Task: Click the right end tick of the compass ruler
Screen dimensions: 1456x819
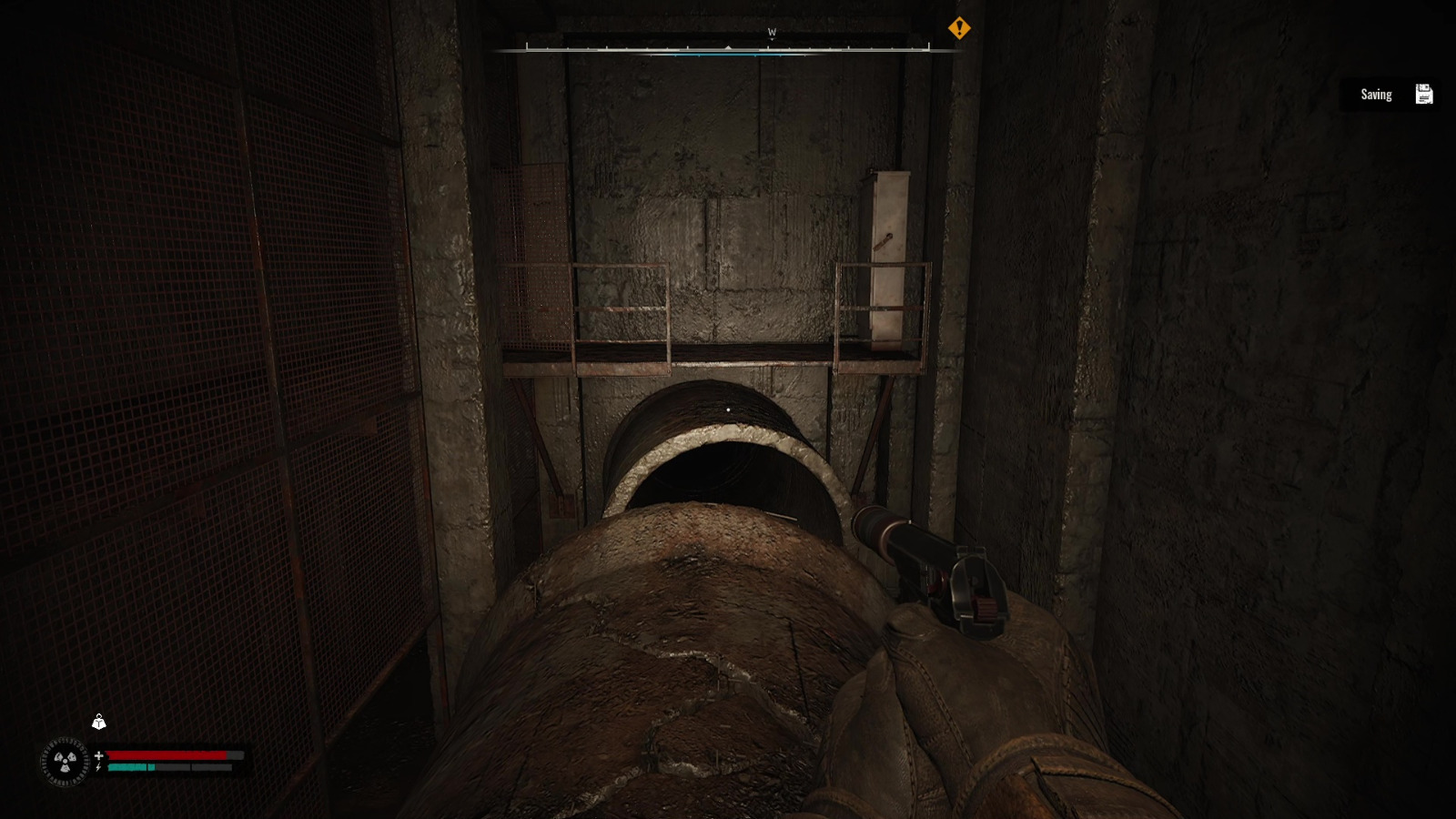Action: [x=928, y=45]
